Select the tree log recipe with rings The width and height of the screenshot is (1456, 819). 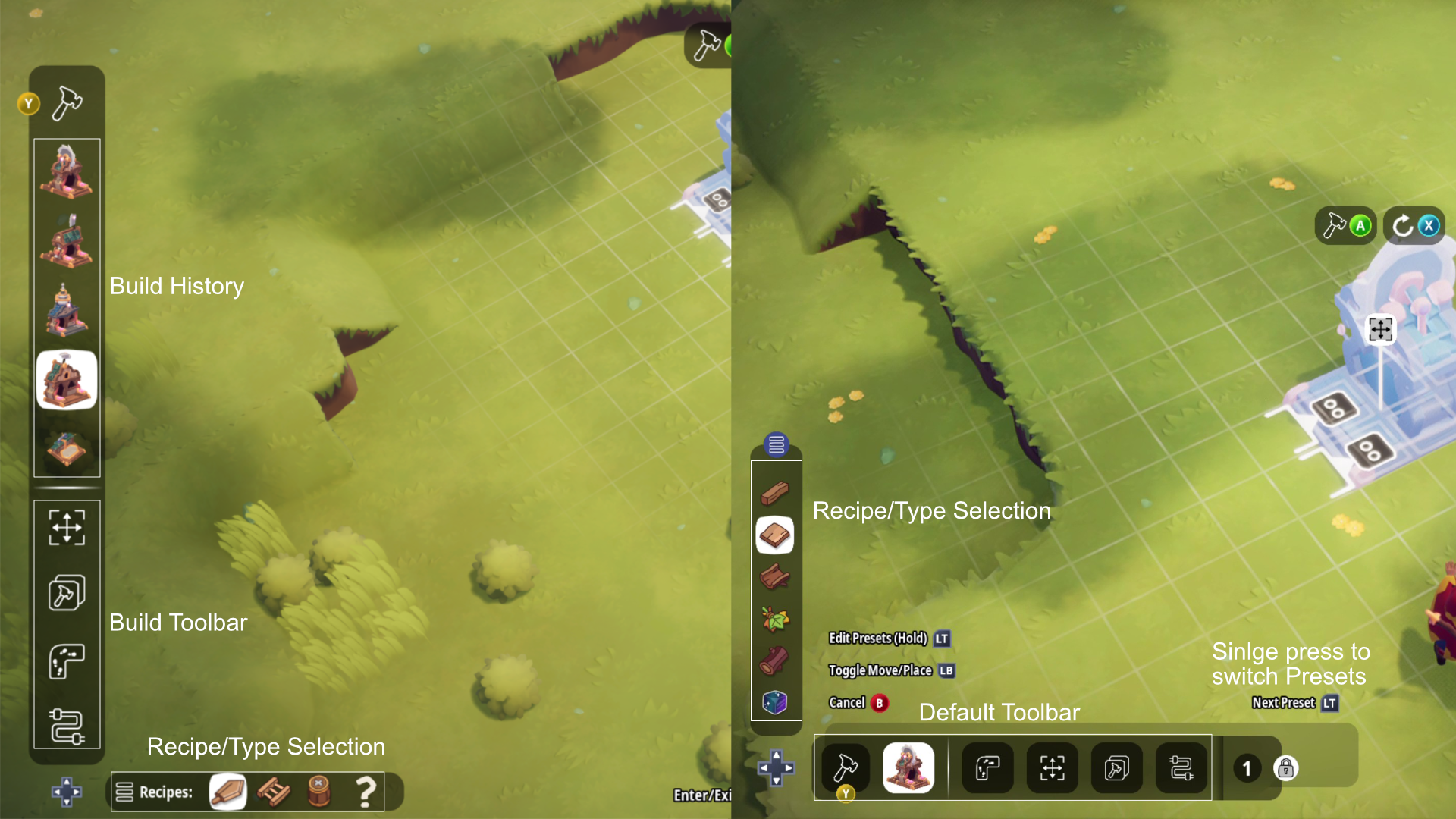click(775, 661)
